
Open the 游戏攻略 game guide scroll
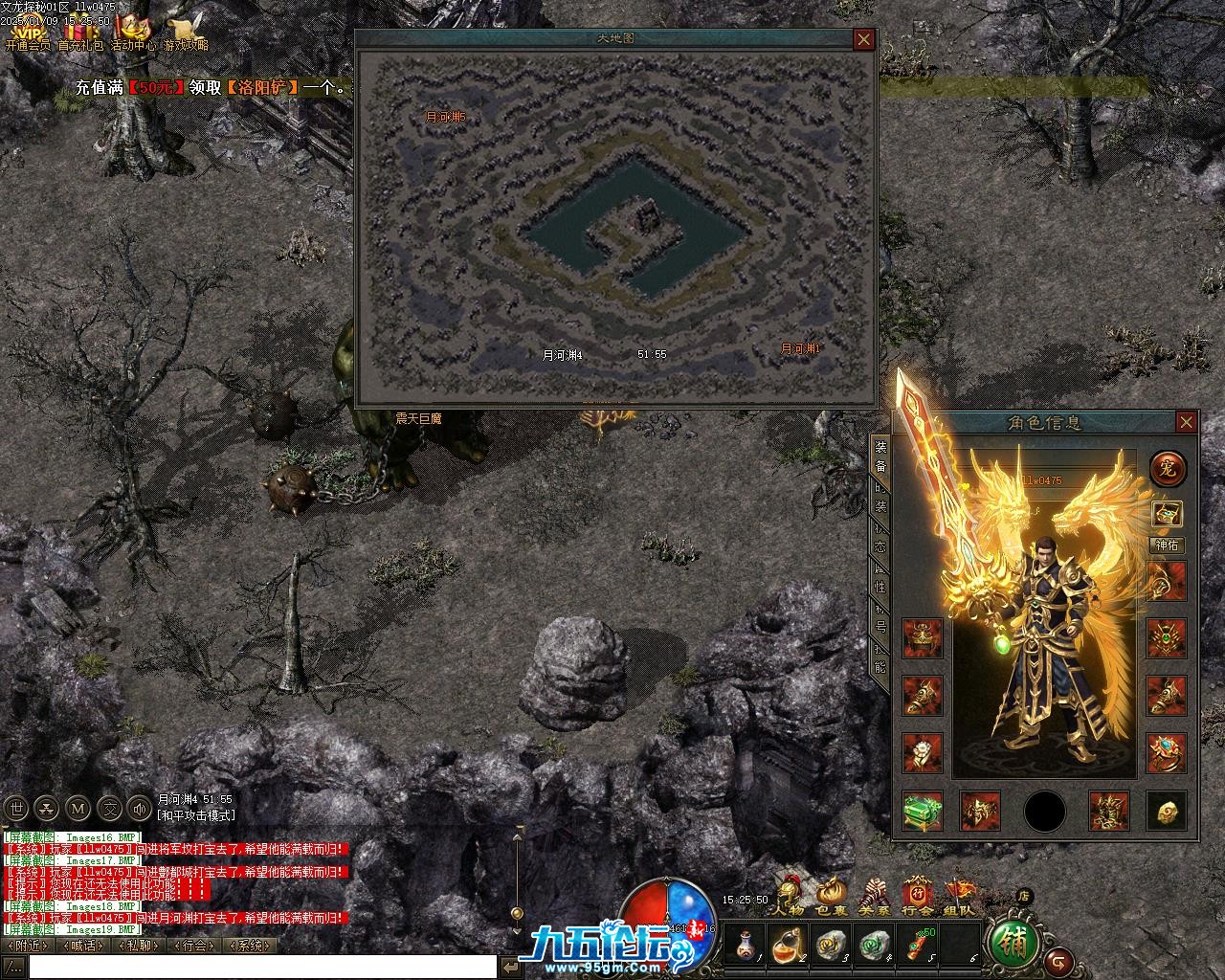(186, 31)
